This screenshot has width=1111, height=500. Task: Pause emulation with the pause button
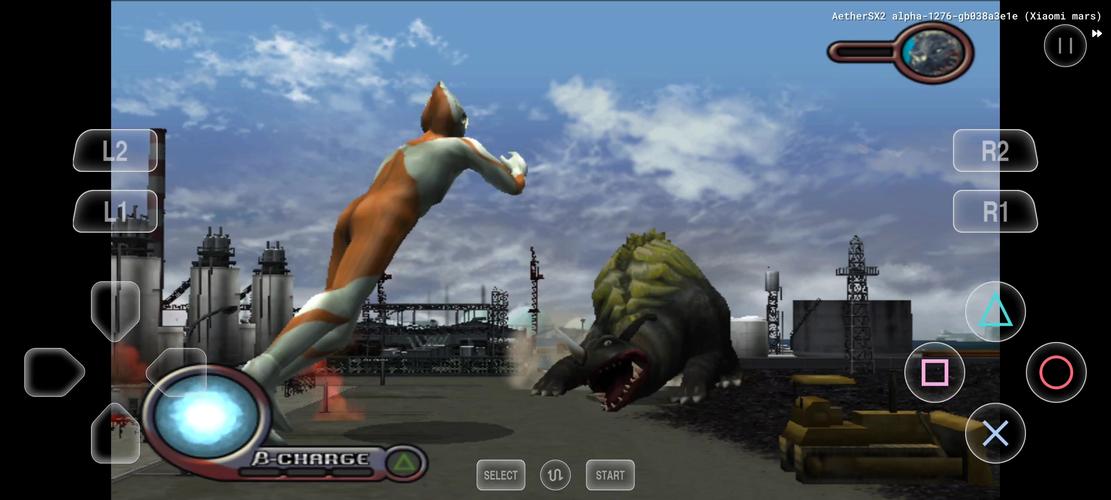(1065, 45)
